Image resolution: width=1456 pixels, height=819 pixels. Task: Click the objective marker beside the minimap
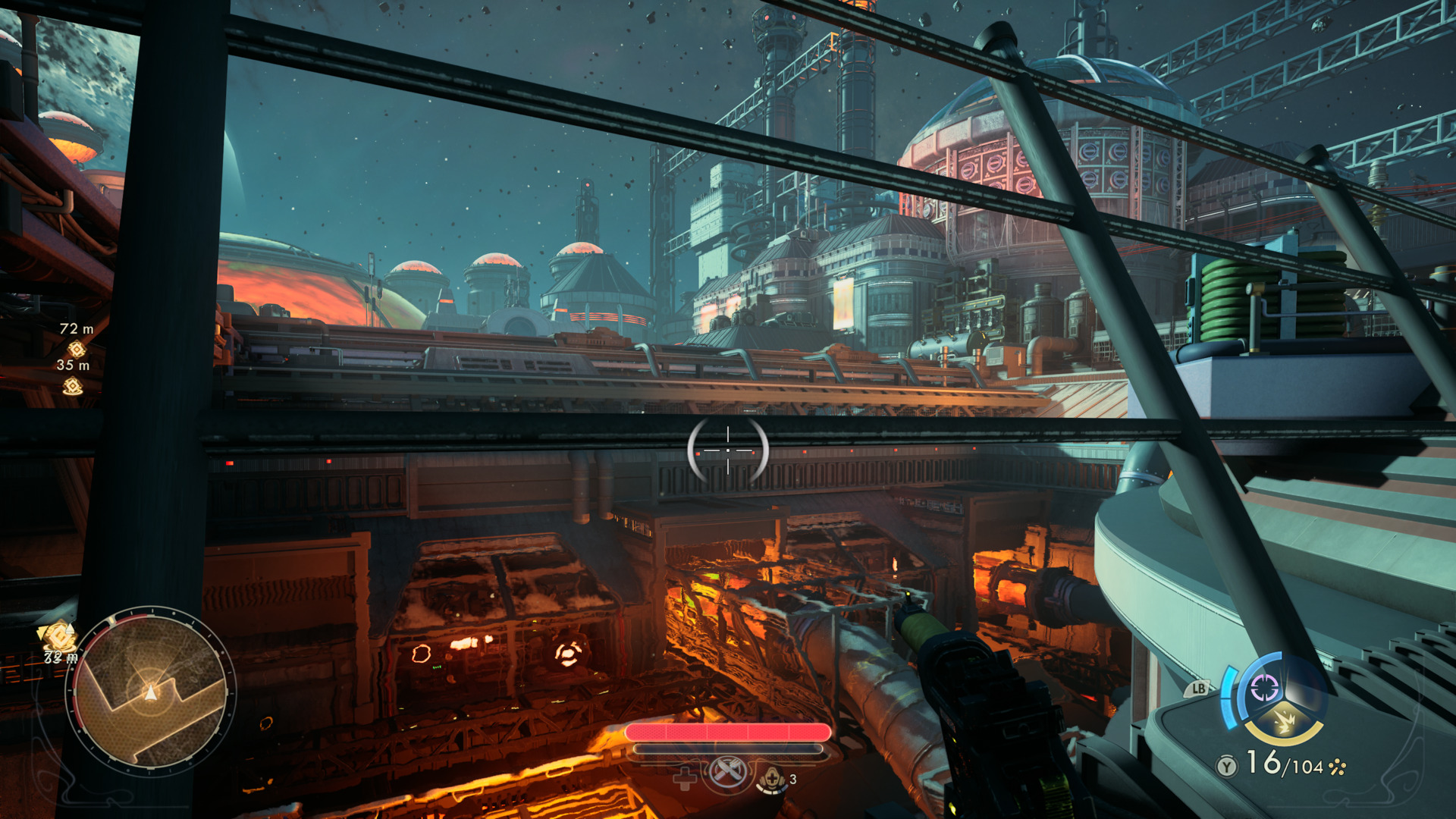coord(58,635)
